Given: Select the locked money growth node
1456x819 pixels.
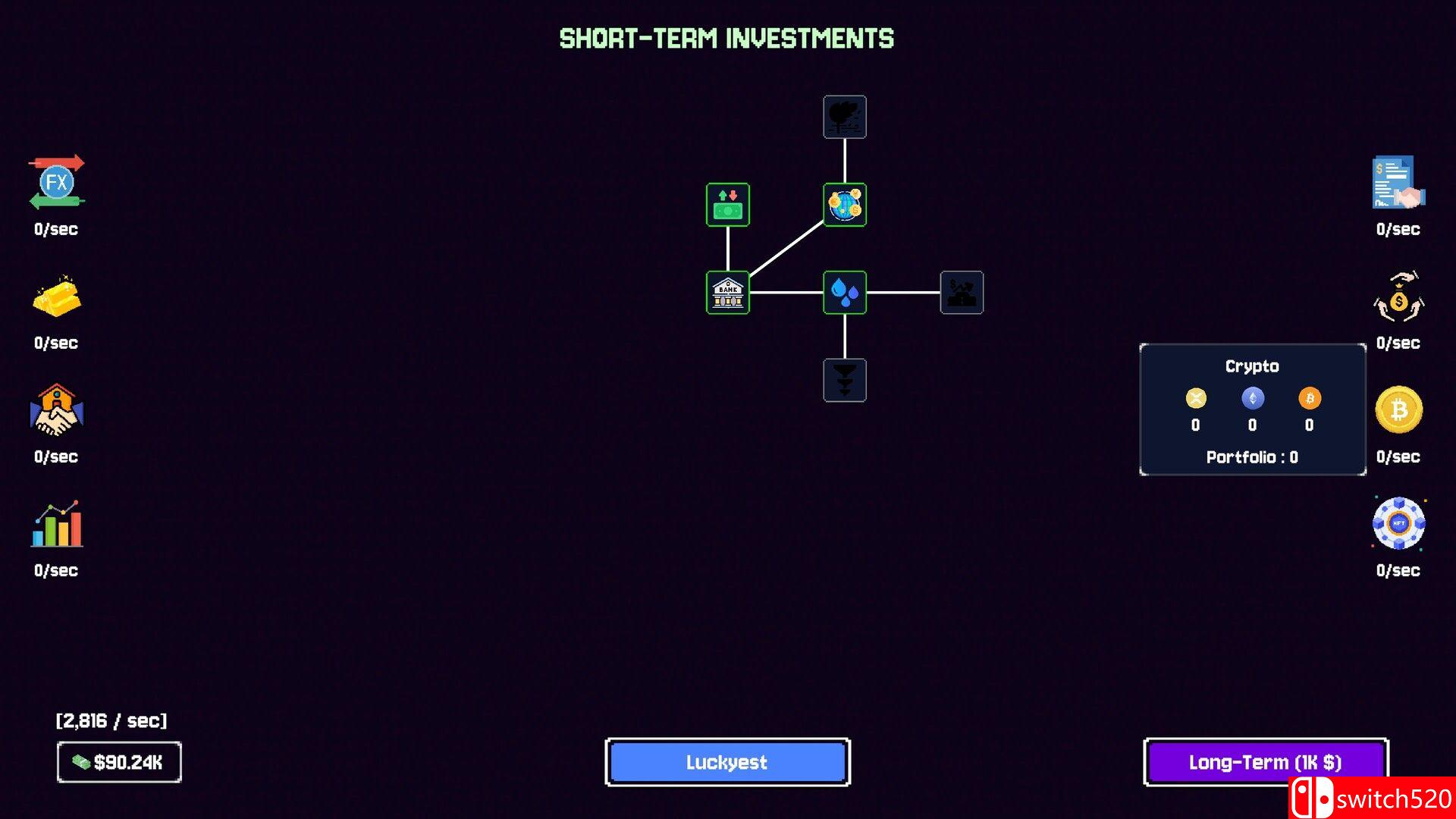Looking at the screenshot, I should (x=962, y=292).
